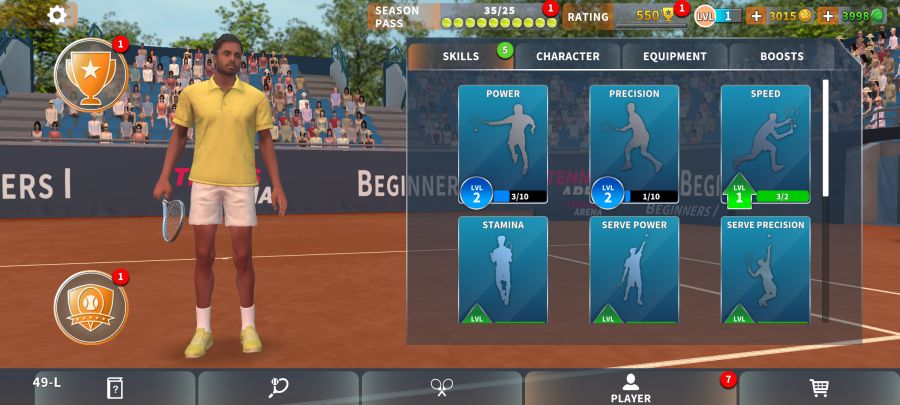Show the Boosts tab

click(781, 56)
